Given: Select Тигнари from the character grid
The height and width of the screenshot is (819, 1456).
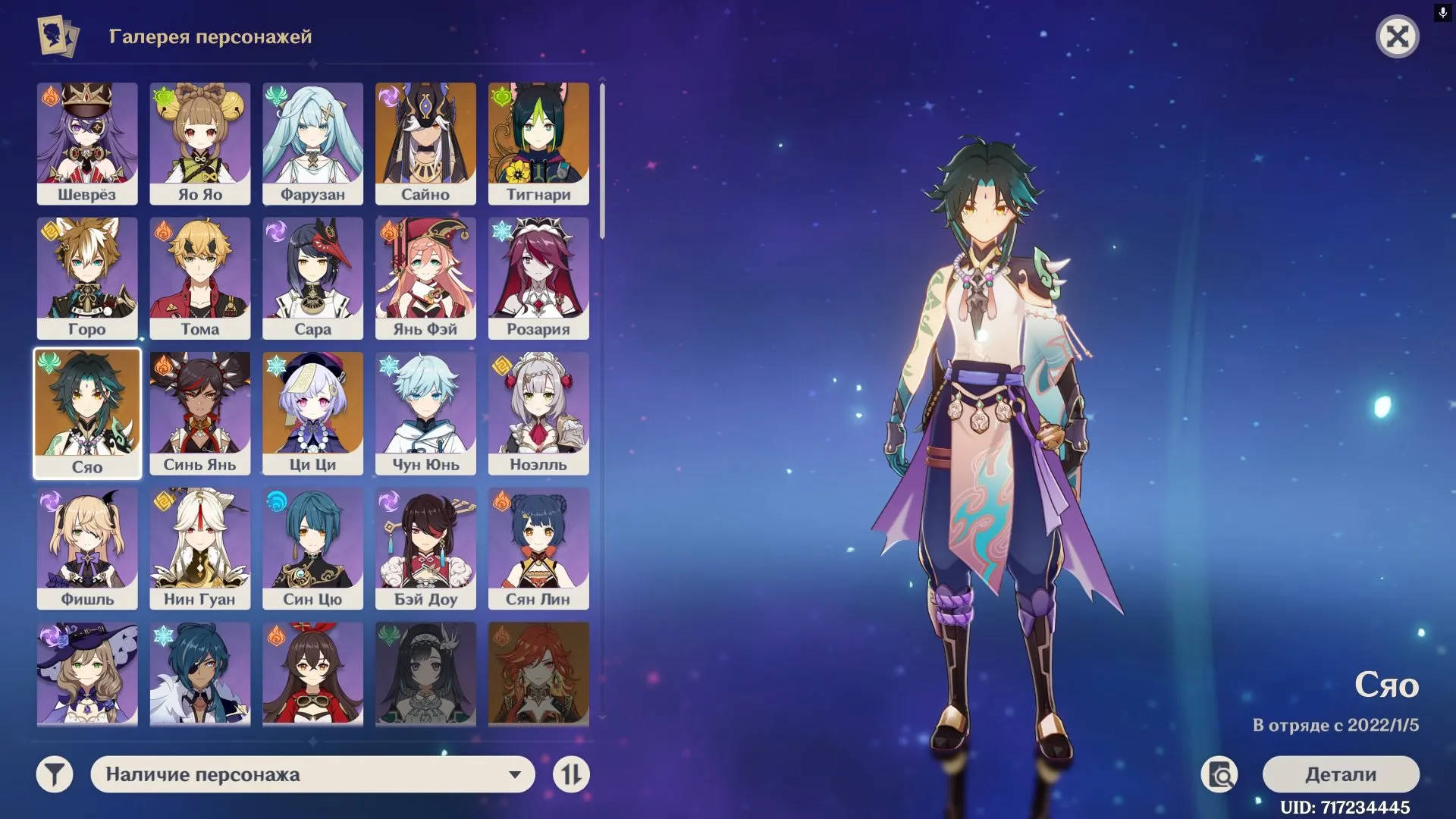Looking at the screenshot, I should pyautogui.click(x=538, y=144).
